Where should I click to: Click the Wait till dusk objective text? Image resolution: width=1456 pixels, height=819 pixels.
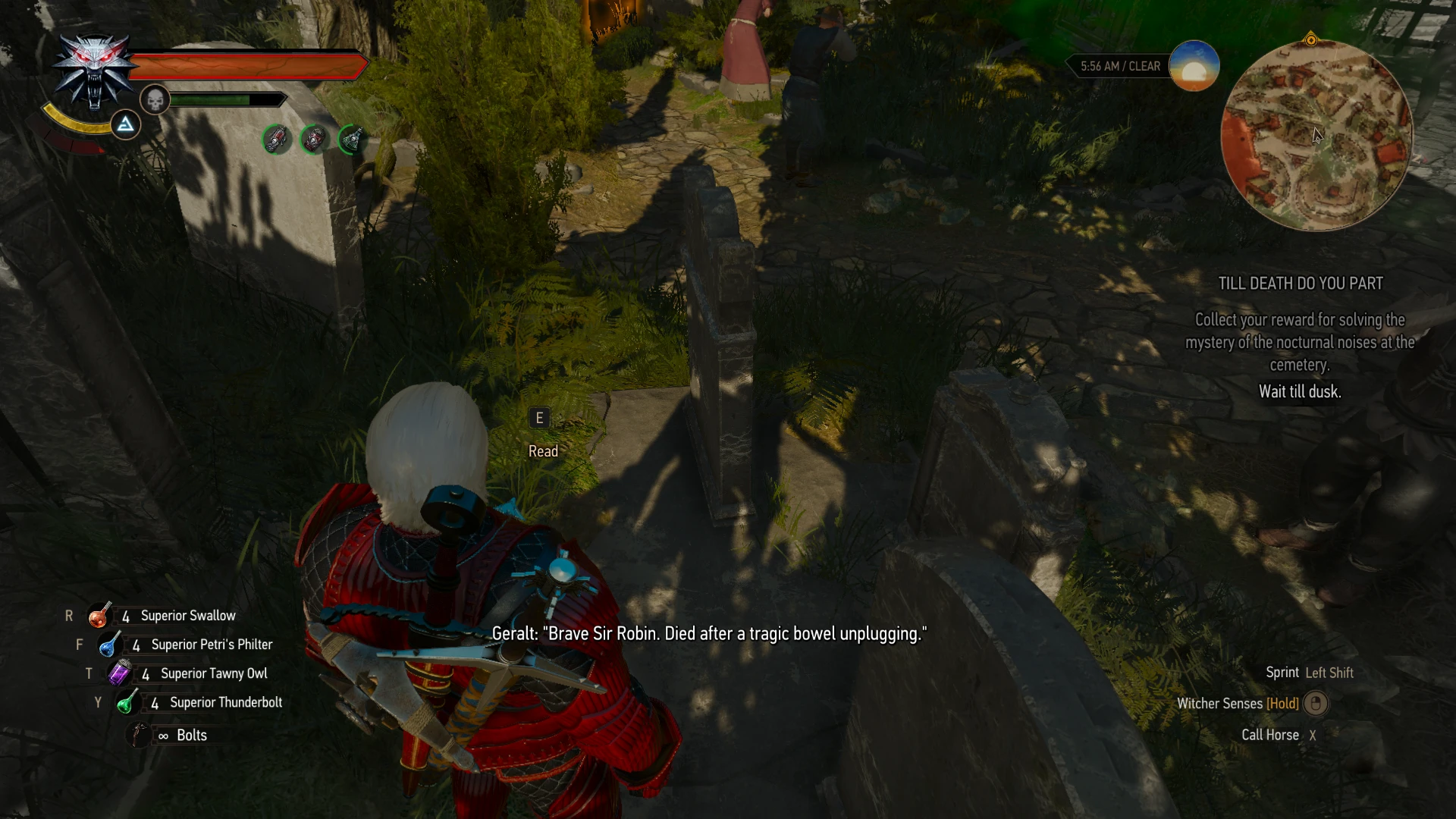click(x=1299, y=392)
